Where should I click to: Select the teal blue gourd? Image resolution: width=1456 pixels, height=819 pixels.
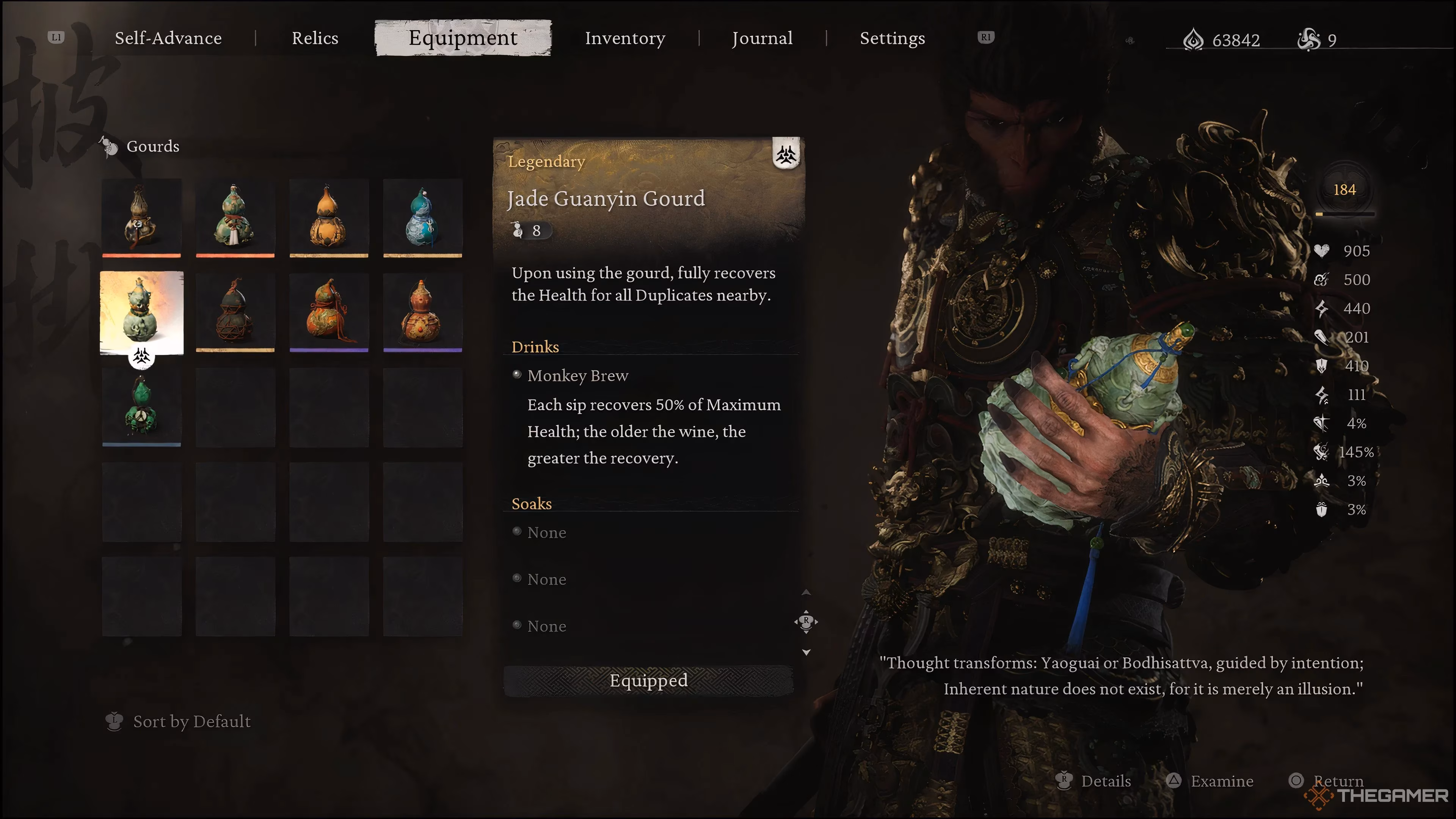click(422, 218)
